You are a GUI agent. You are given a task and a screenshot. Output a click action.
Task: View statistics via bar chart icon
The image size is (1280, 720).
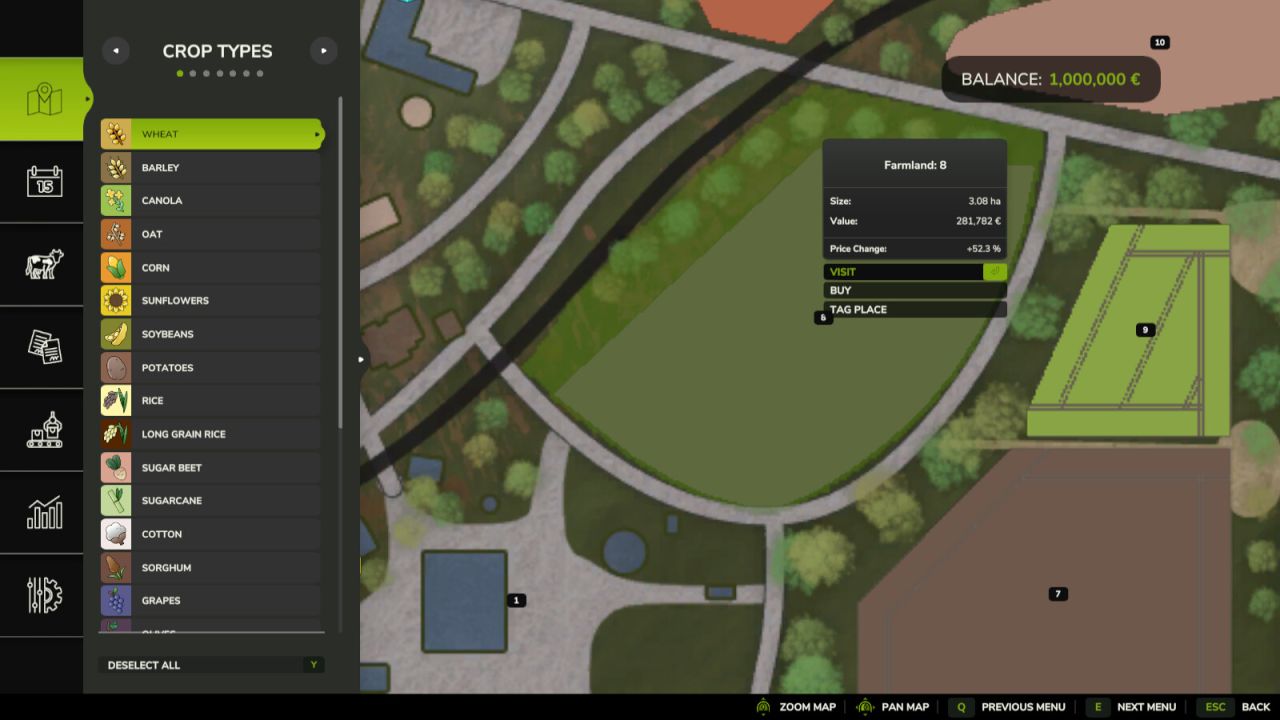(x=41, y=513)
